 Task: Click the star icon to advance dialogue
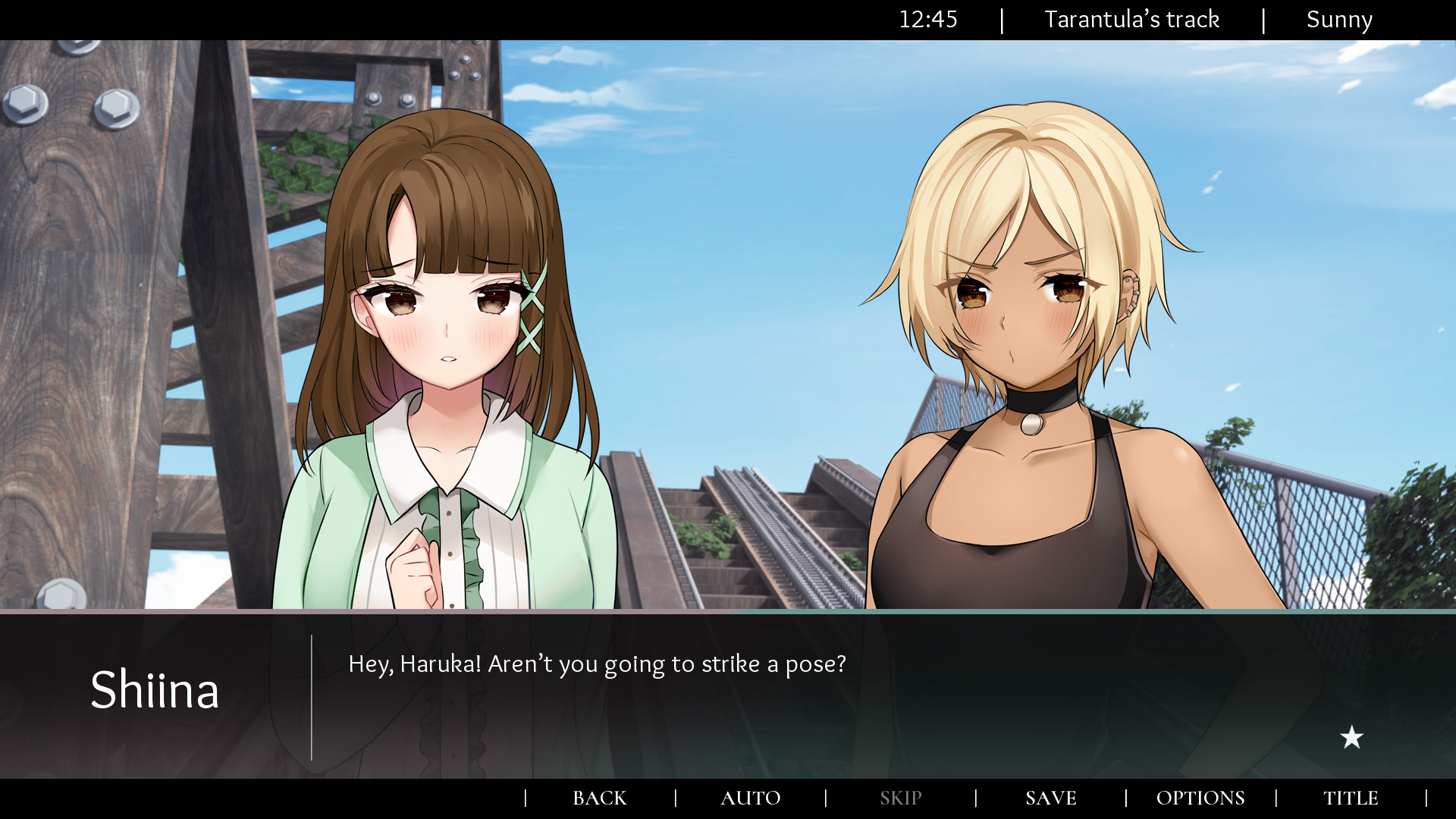point(1351,737)
